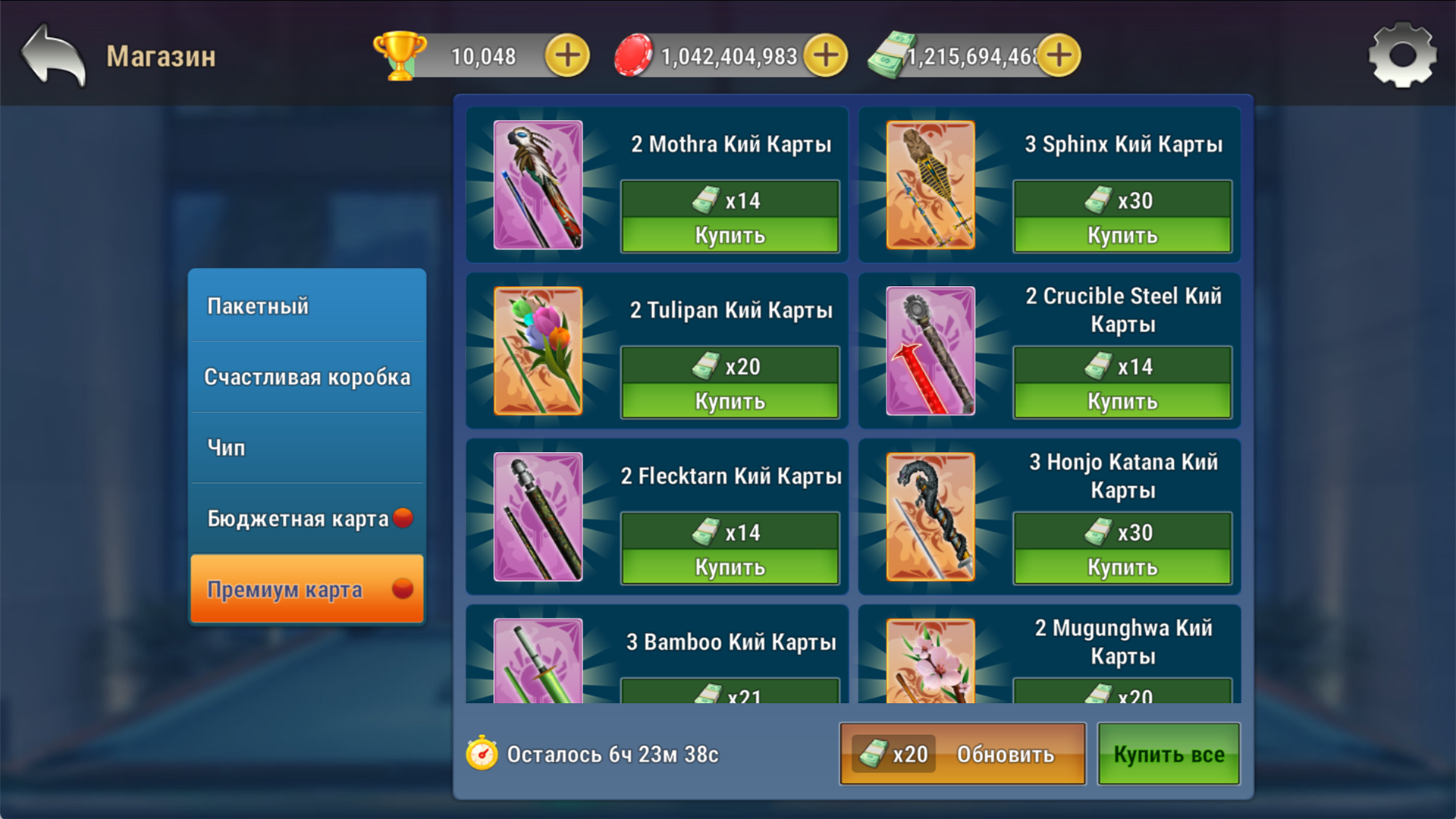1456x819 pixels.
Task: Select the Чип shop category
Action: pos(306,447)
